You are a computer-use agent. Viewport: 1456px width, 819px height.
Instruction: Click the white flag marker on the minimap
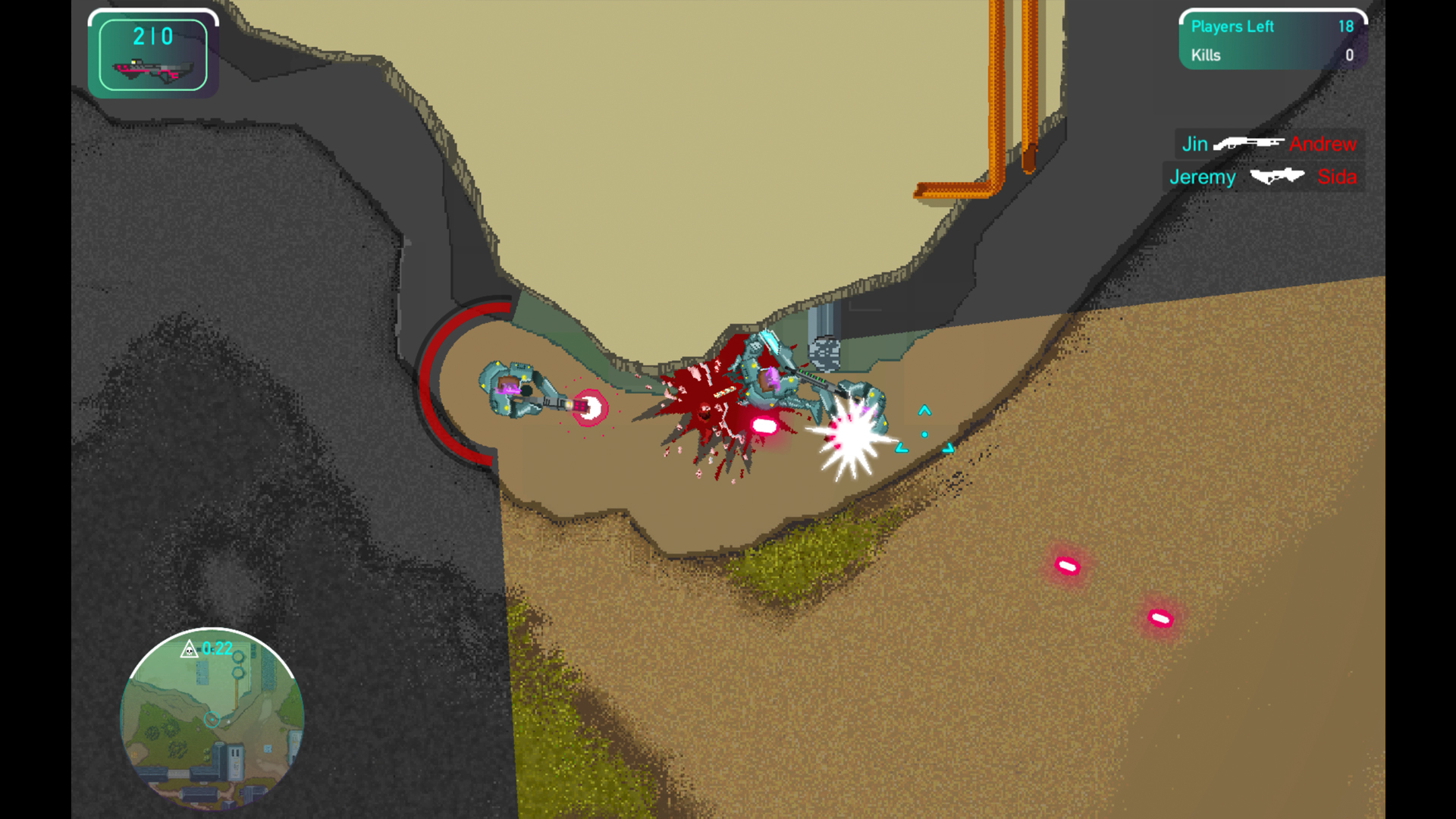[228, 721]
